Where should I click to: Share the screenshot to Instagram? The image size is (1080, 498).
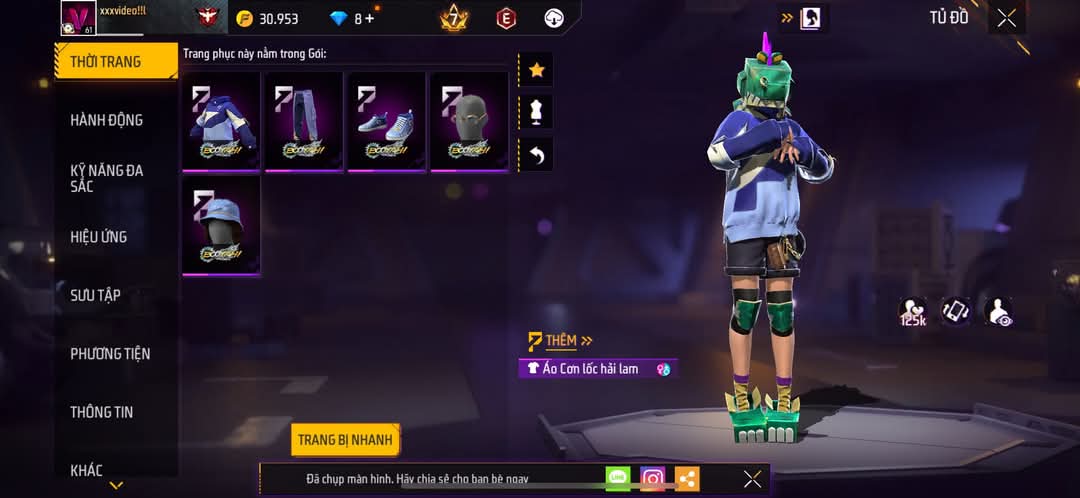[653, 479]
